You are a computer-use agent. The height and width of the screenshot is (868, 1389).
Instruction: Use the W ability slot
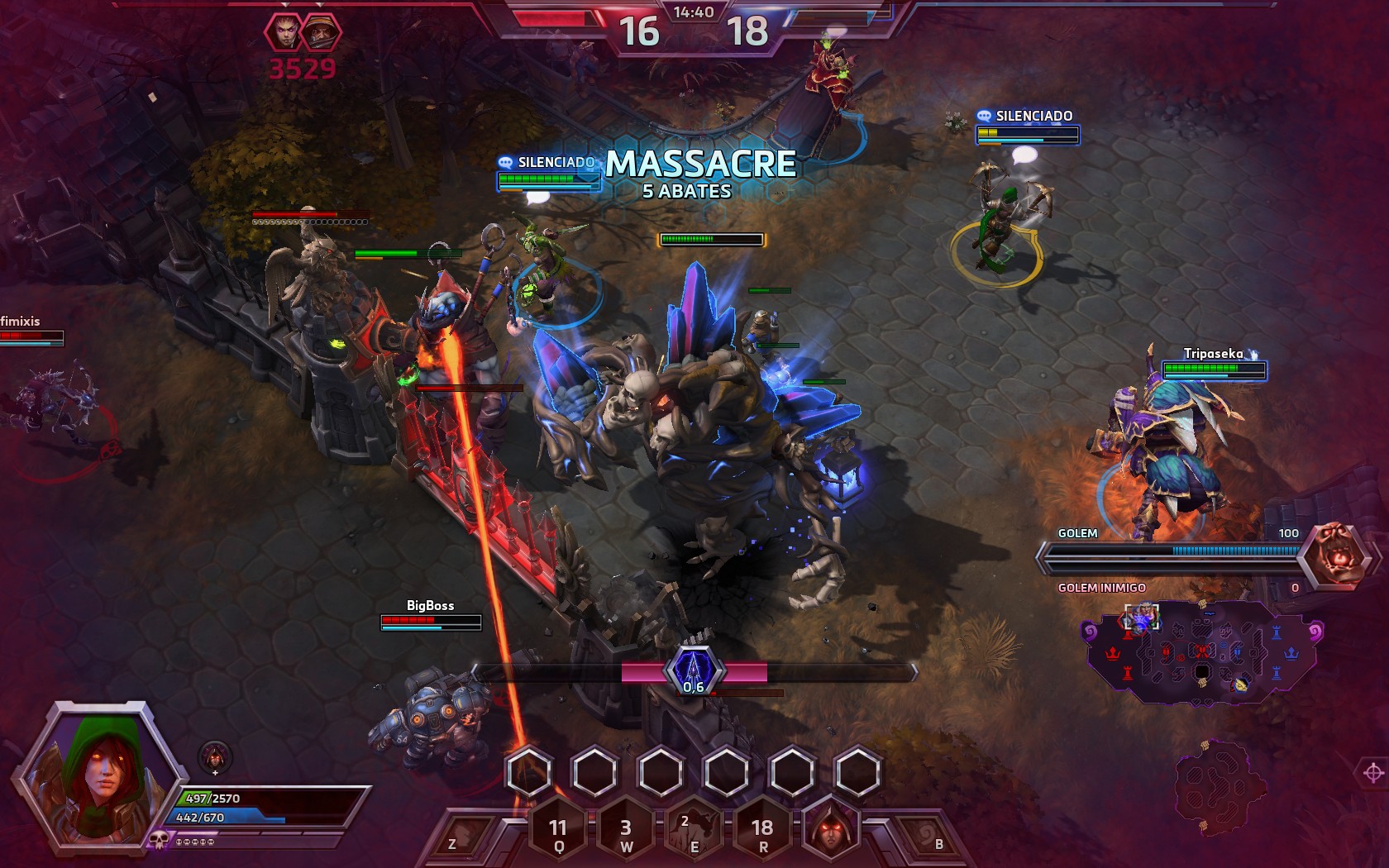tap(626, 831)
